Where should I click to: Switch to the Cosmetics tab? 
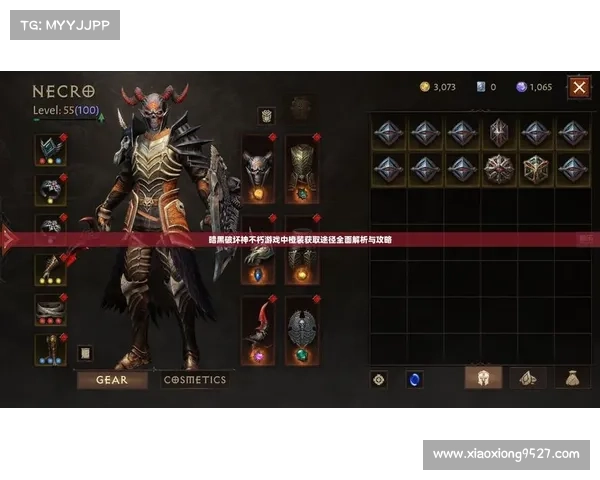[195, 380]
